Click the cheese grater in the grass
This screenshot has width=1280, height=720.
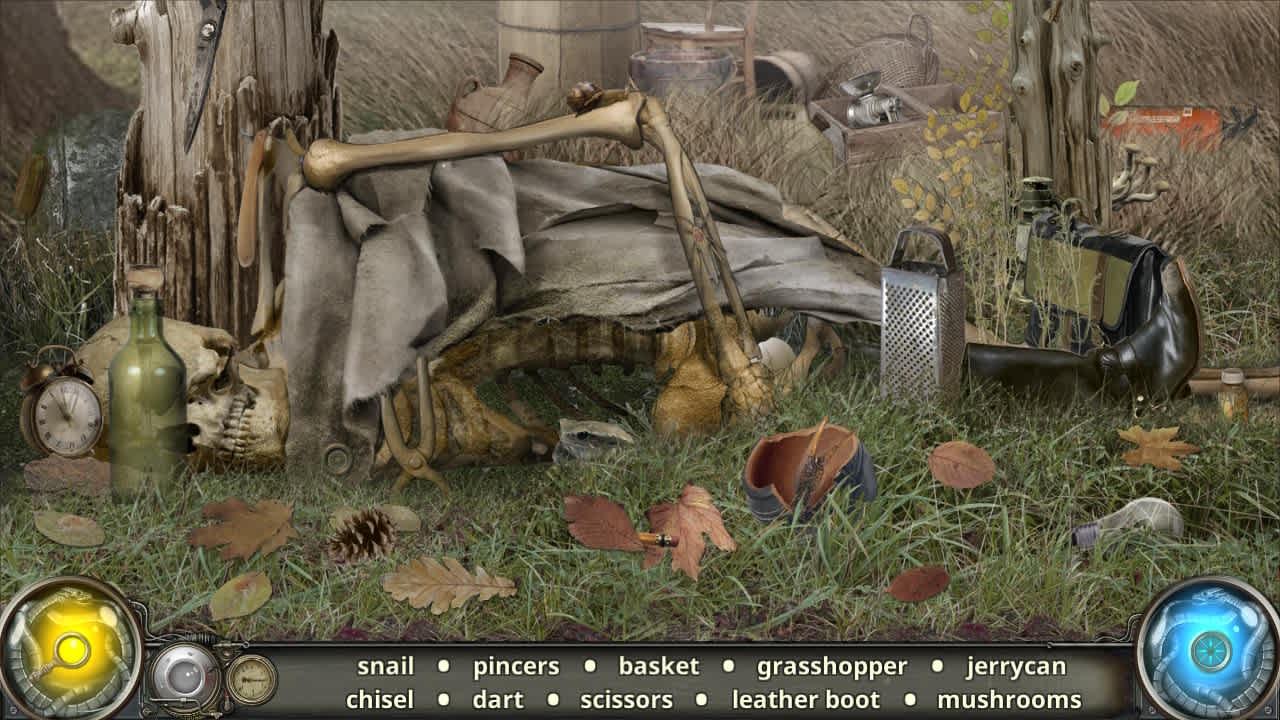915,320
